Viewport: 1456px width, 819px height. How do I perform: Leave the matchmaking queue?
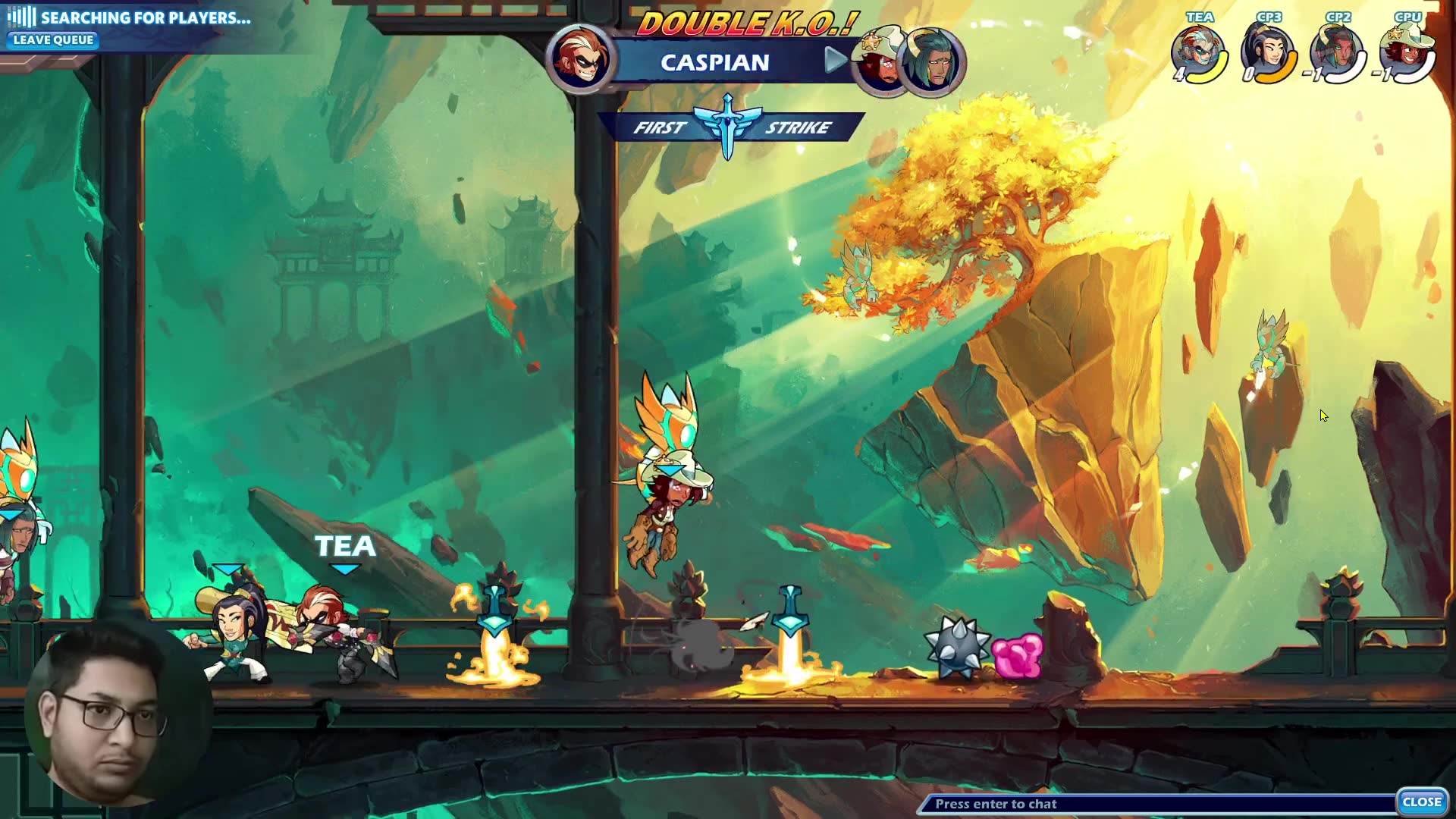pyautogui.click(x=53, y=40)
